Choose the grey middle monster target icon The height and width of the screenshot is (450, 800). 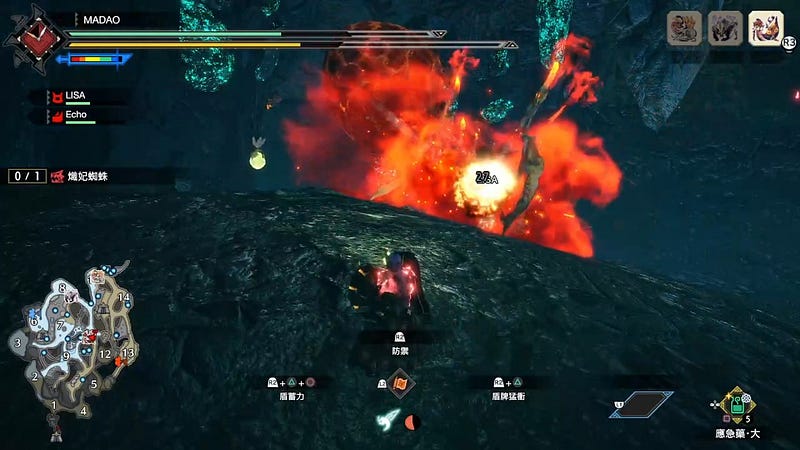coord(725,28)
